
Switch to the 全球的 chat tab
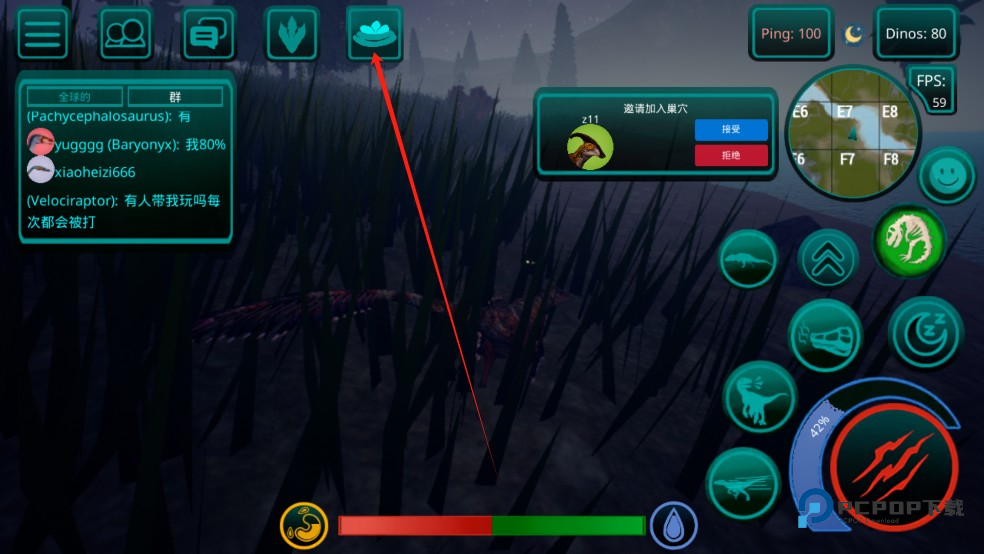click(x=75, y=97)
